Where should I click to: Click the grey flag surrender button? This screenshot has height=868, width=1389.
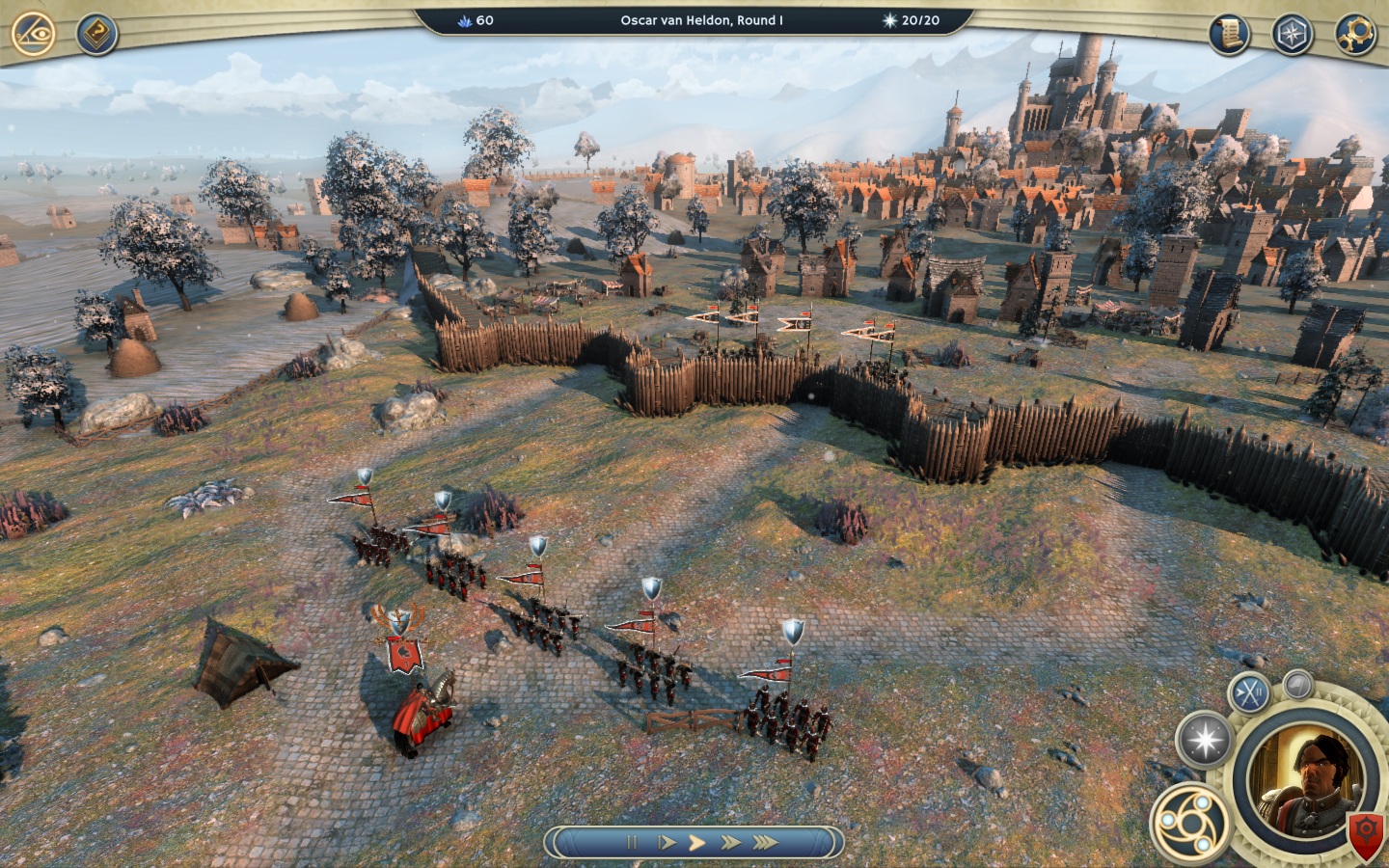point(1298,684)
